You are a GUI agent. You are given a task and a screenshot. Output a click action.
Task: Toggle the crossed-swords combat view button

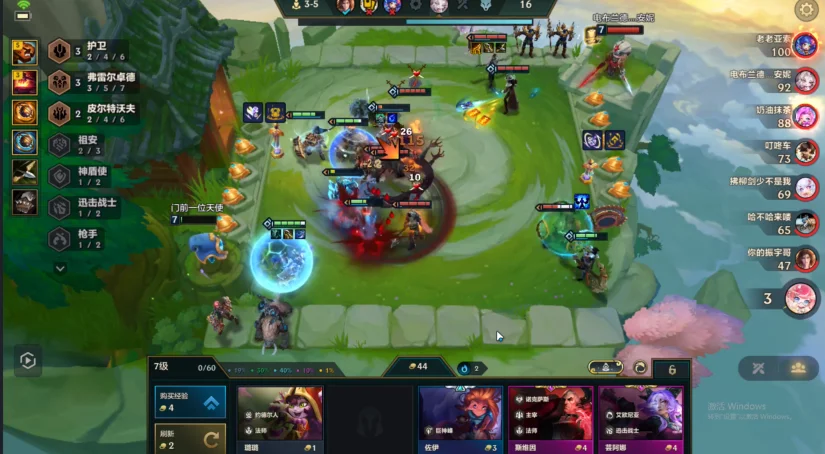coord(759,368)
